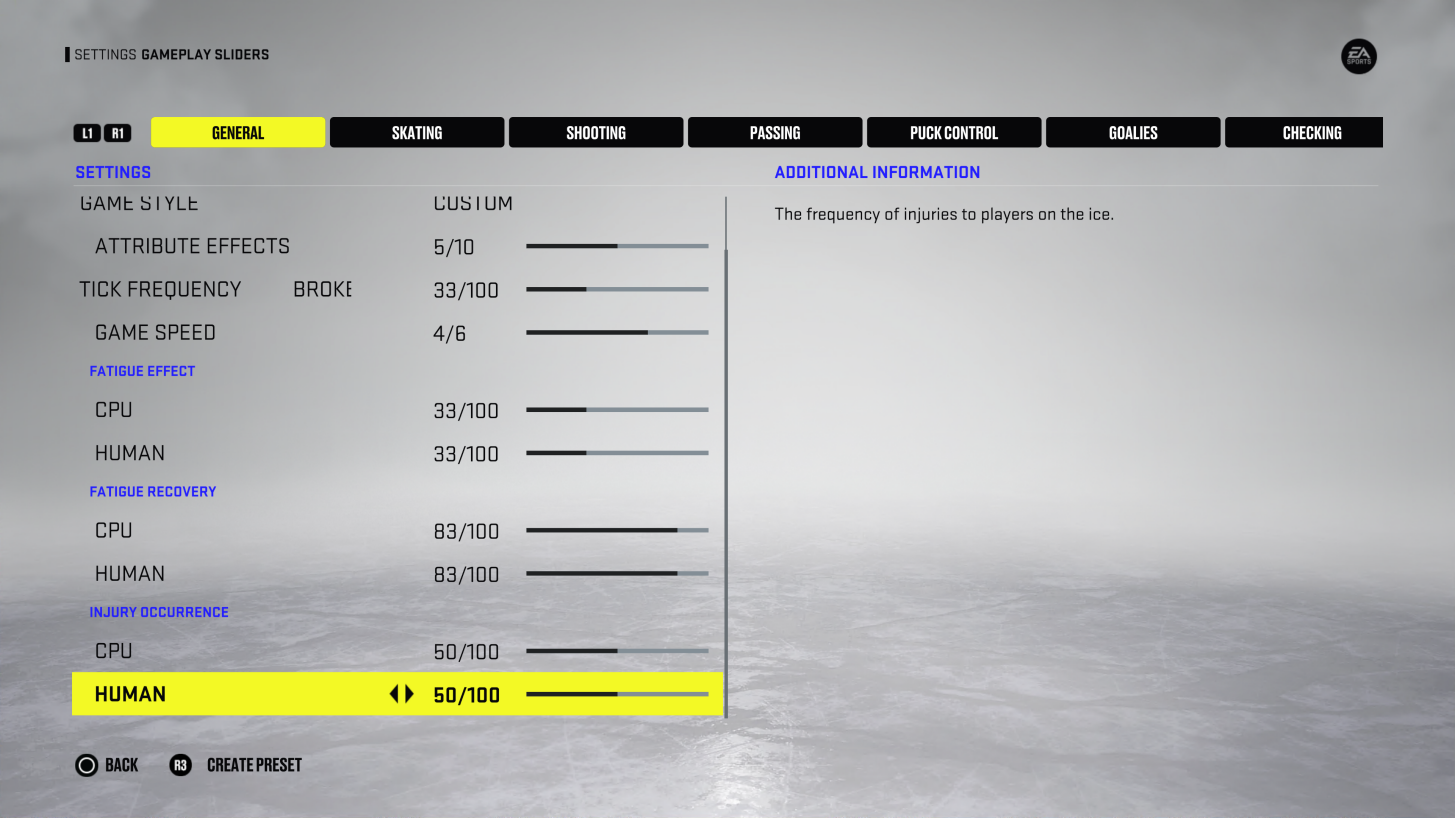Click the CPU fatigue recovery value

tap(466, 531)
